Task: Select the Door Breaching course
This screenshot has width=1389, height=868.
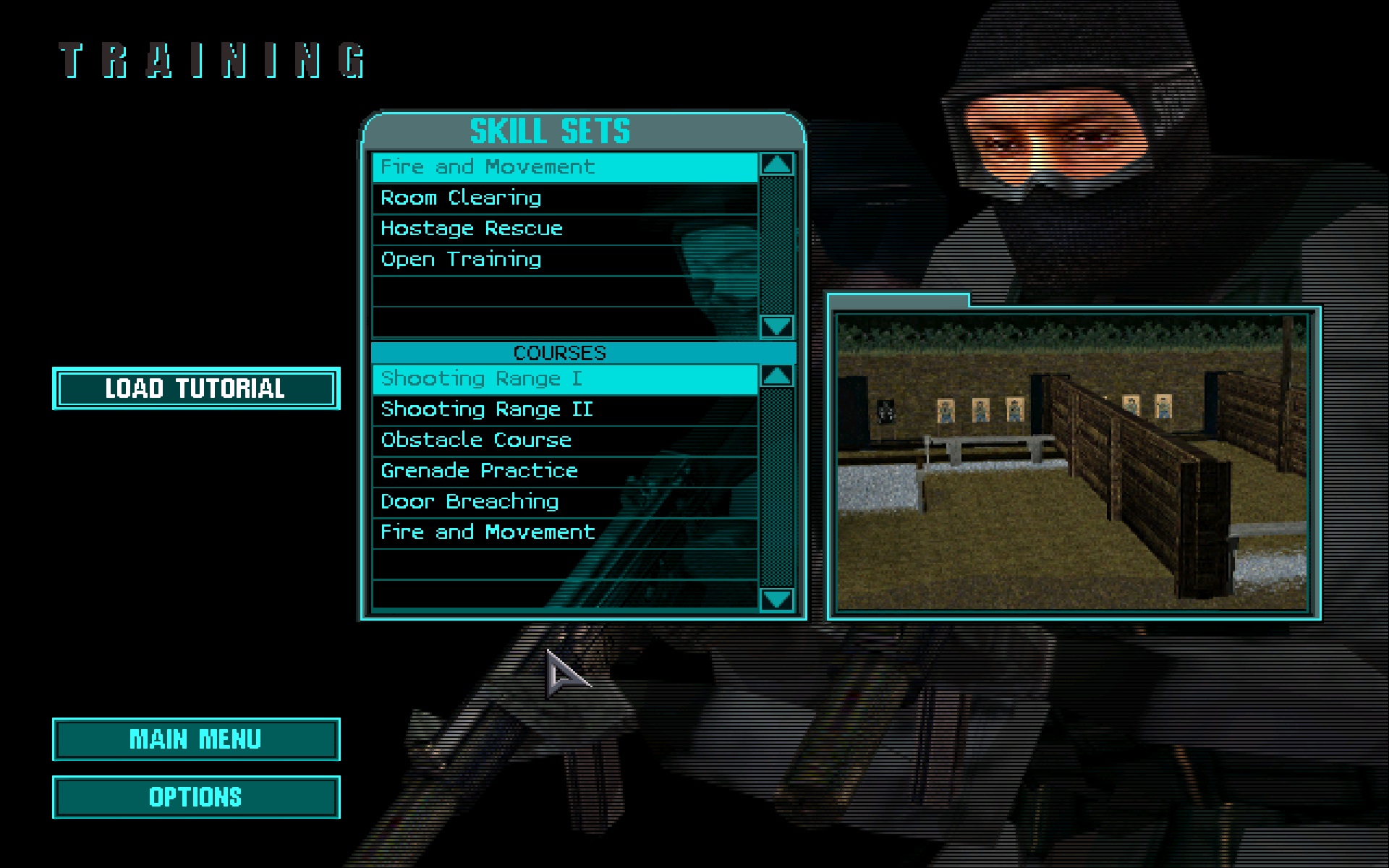Action: [x=557, y=501]
